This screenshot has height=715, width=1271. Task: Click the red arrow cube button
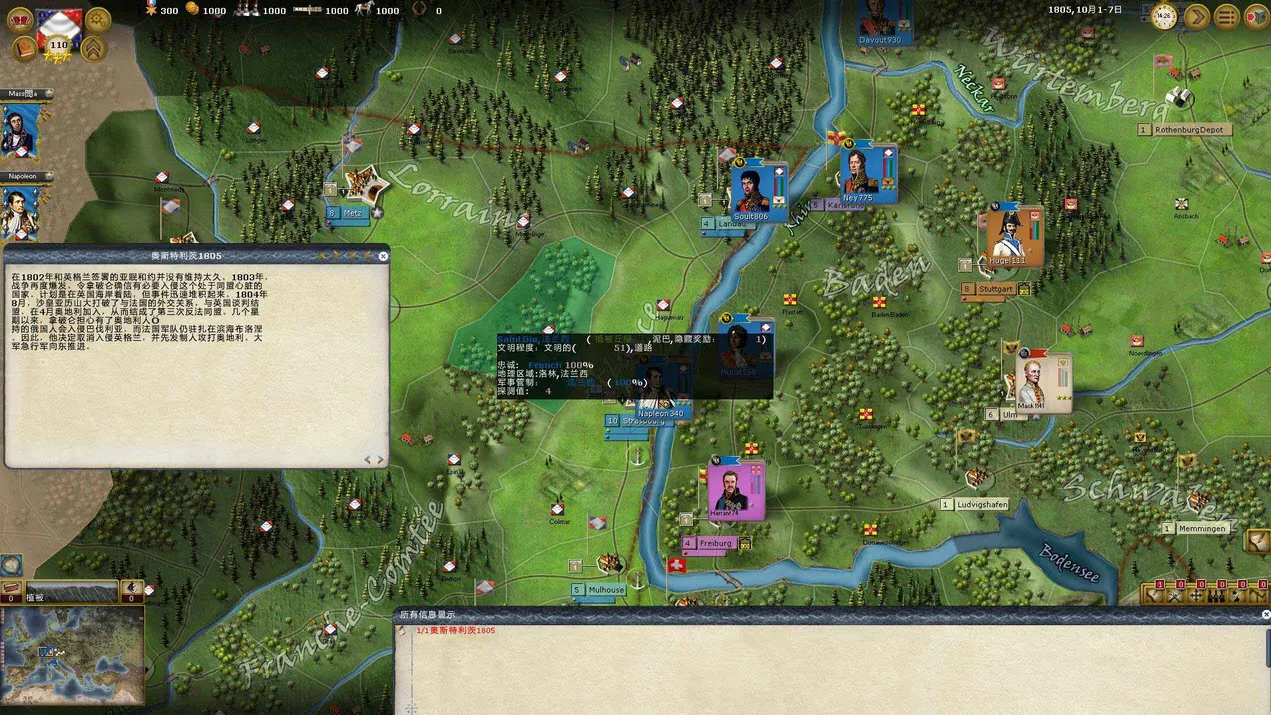click(1256, 16)
